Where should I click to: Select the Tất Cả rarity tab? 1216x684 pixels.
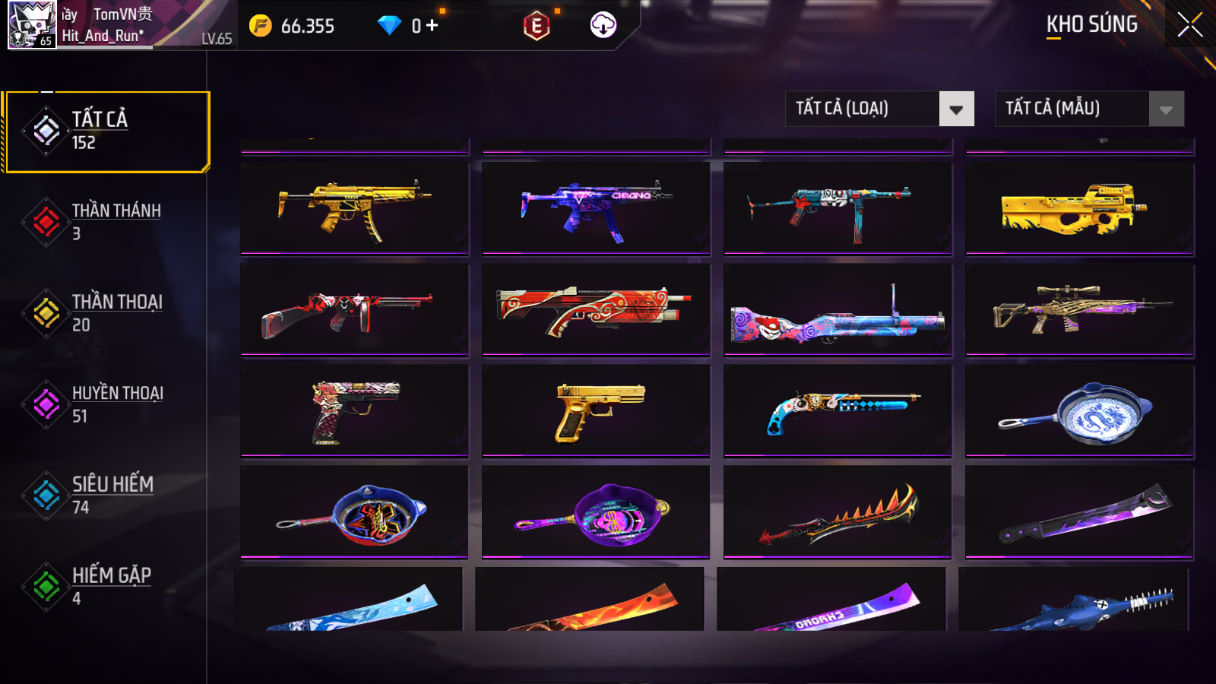(x=107, y=131)
